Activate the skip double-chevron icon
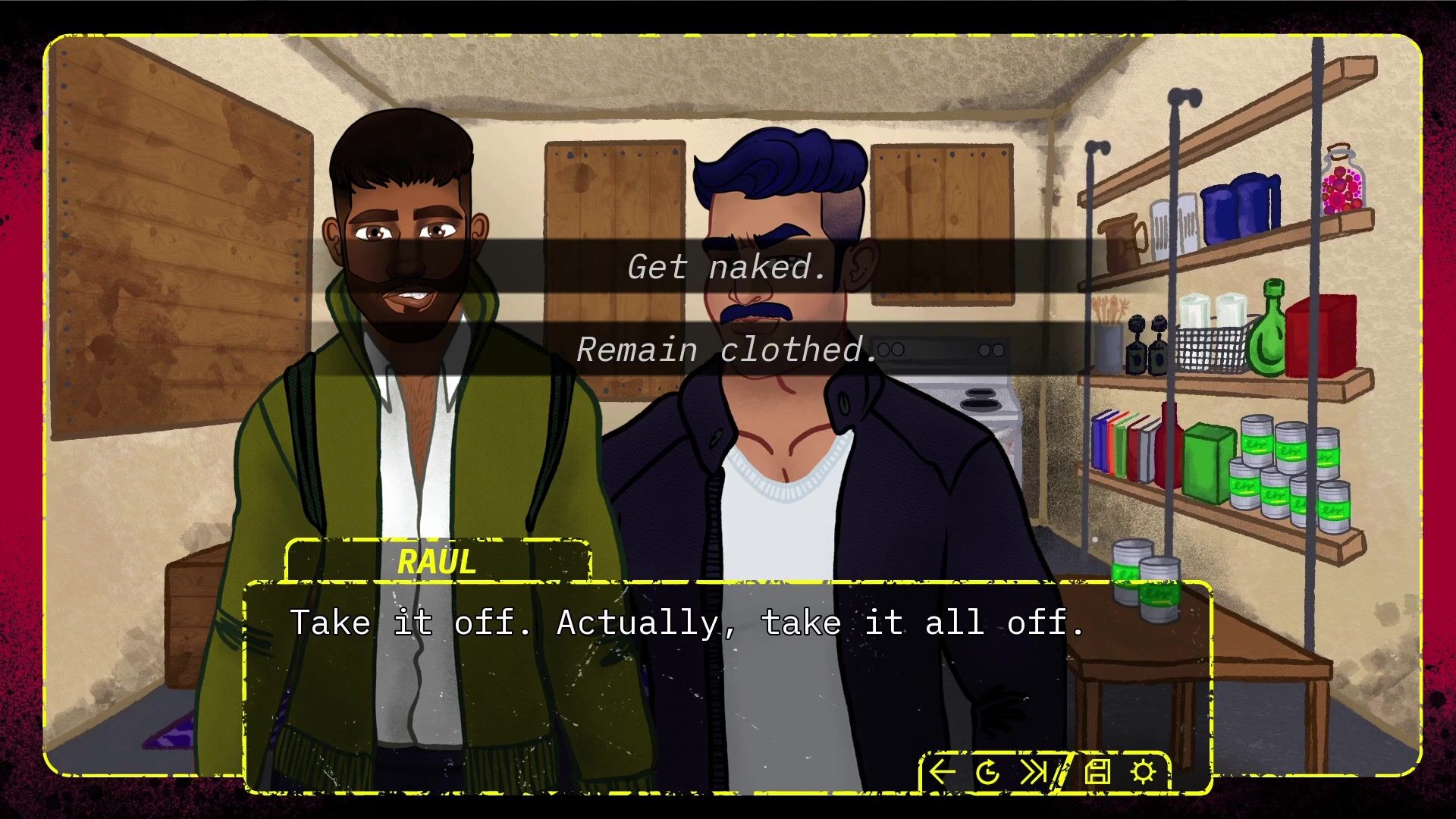Image resolution: width=1456 pixels, height=819 pixels. (x=1033, y=772)
